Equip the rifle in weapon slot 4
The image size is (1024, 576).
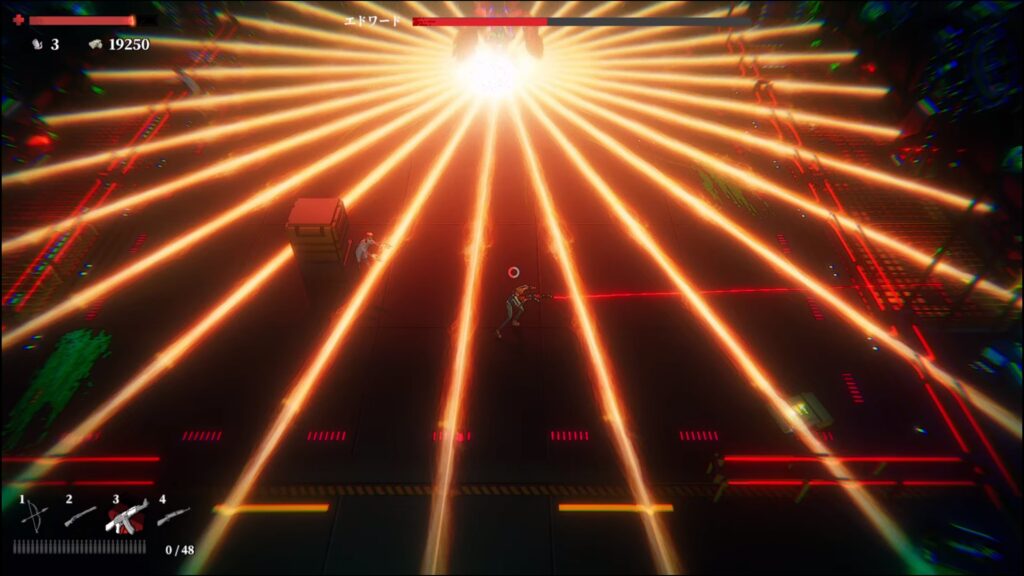(x=173, y=516)
